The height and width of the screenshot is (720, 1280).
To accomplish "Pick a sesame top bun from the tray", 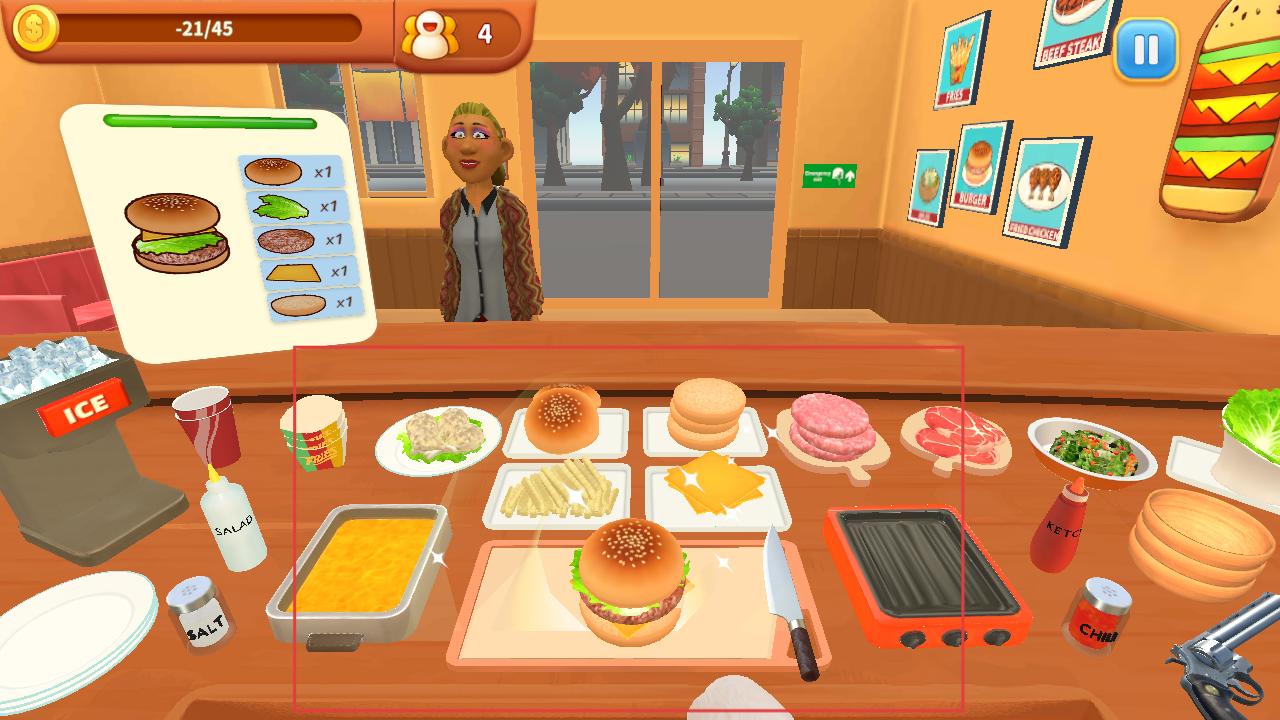I will click(562, 416).
